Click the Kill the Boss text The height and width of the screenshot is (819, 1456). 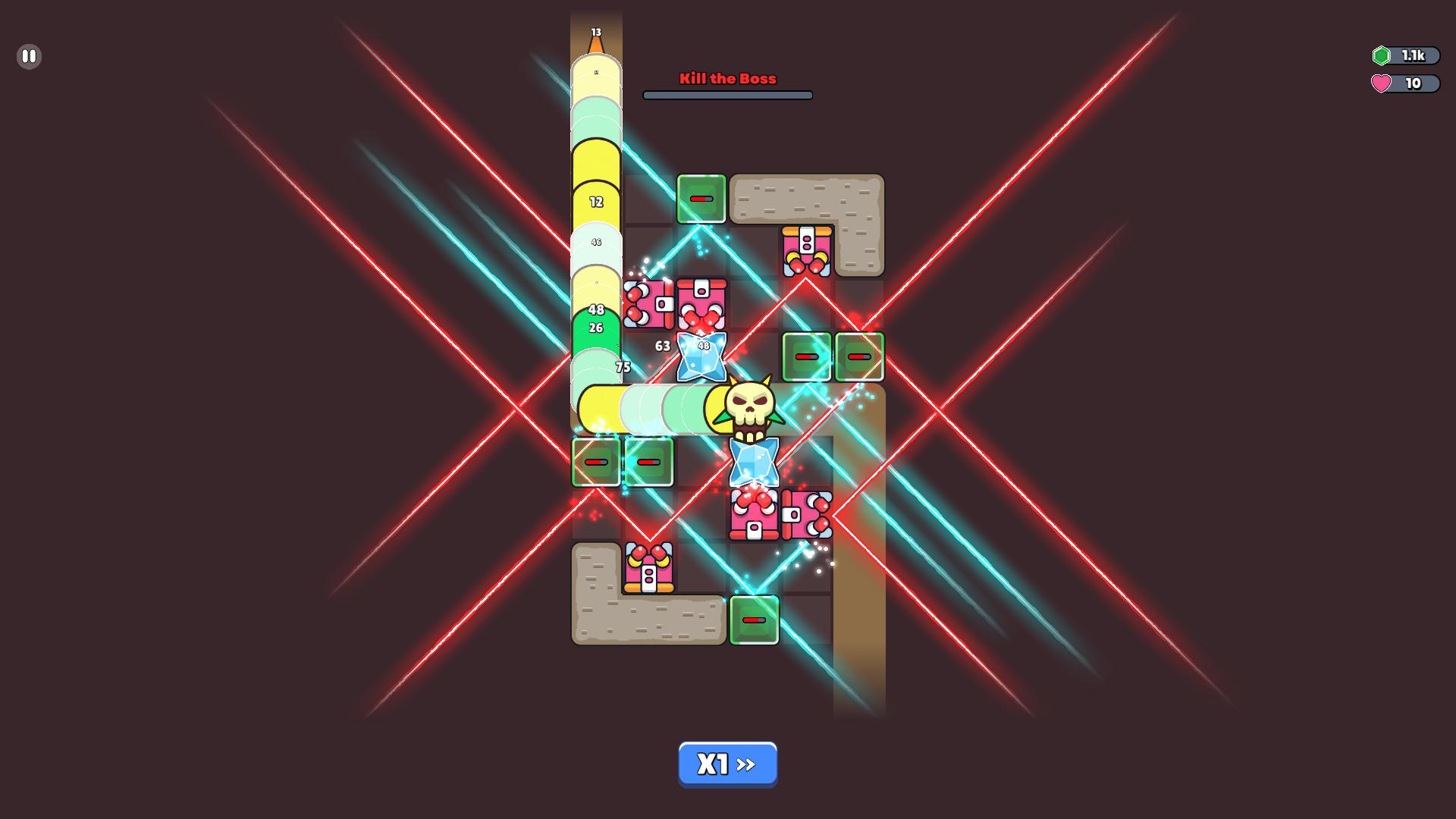(727, 78)
